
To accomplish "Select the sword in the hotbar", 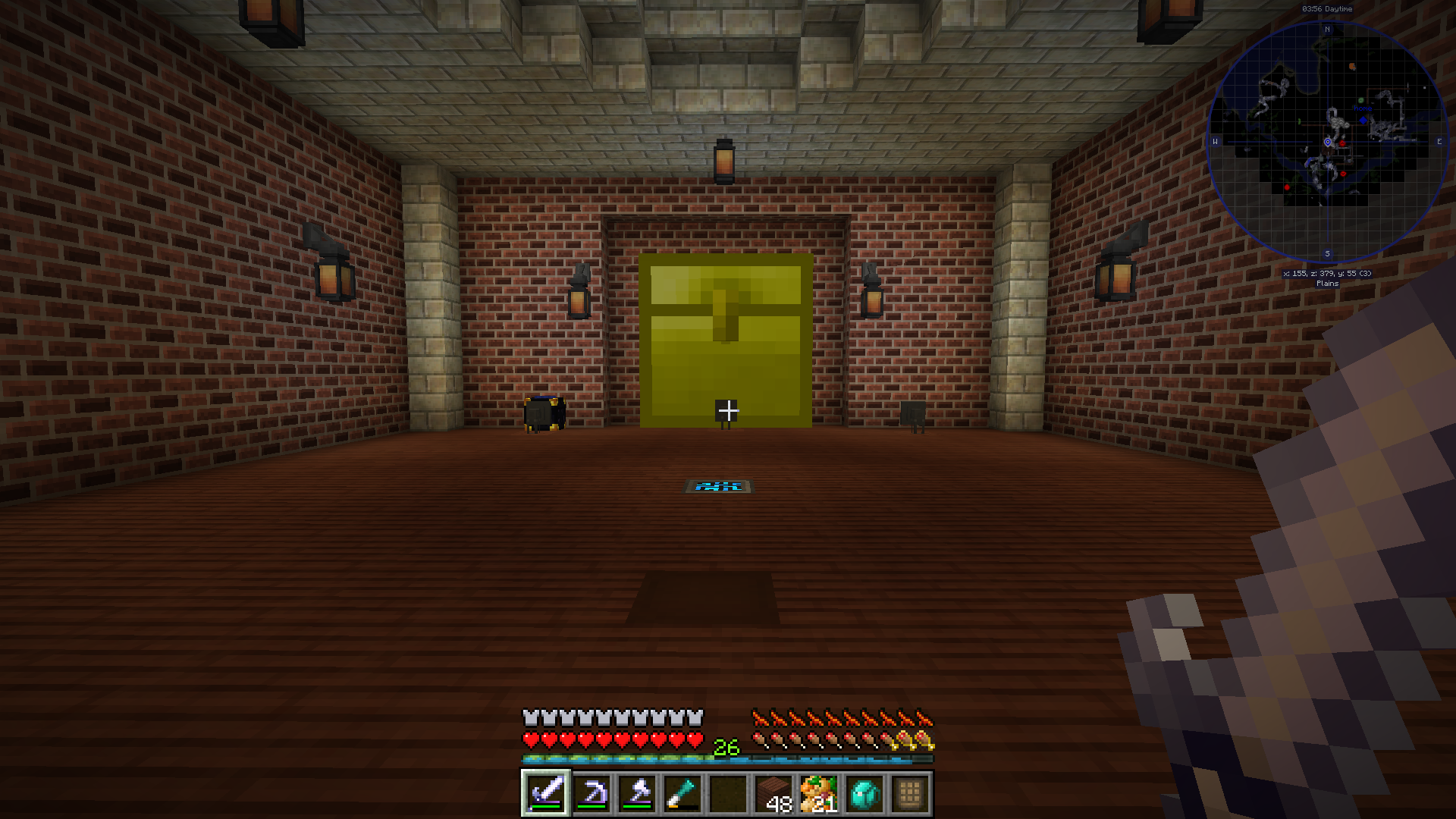I will click(x=546, y=793).
